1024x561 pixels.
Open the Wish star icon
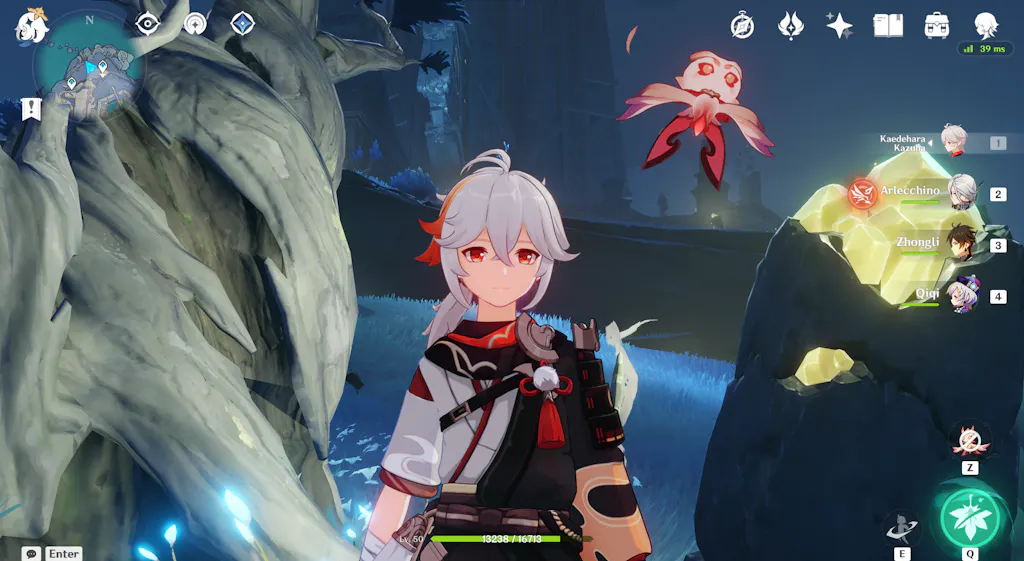(x=839, y=26)
